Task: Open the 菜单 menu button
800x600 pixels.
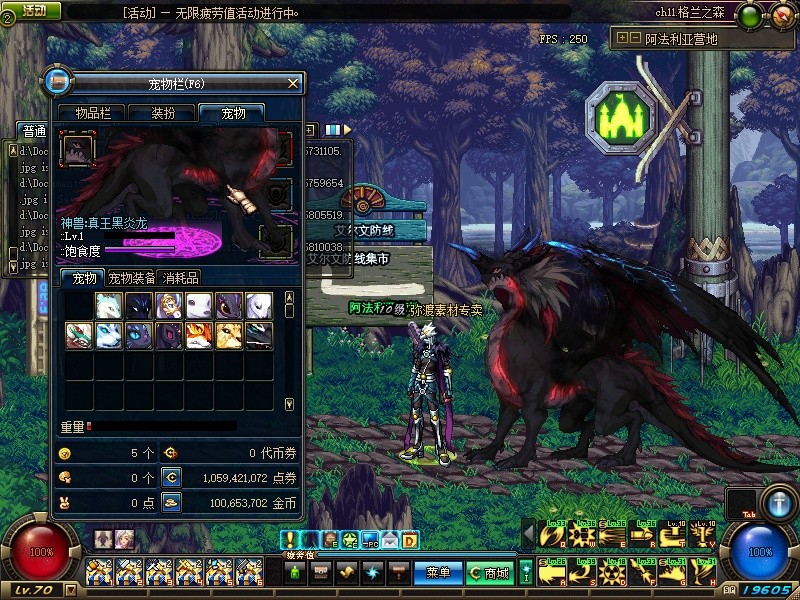Action: [x=437, y=573]
